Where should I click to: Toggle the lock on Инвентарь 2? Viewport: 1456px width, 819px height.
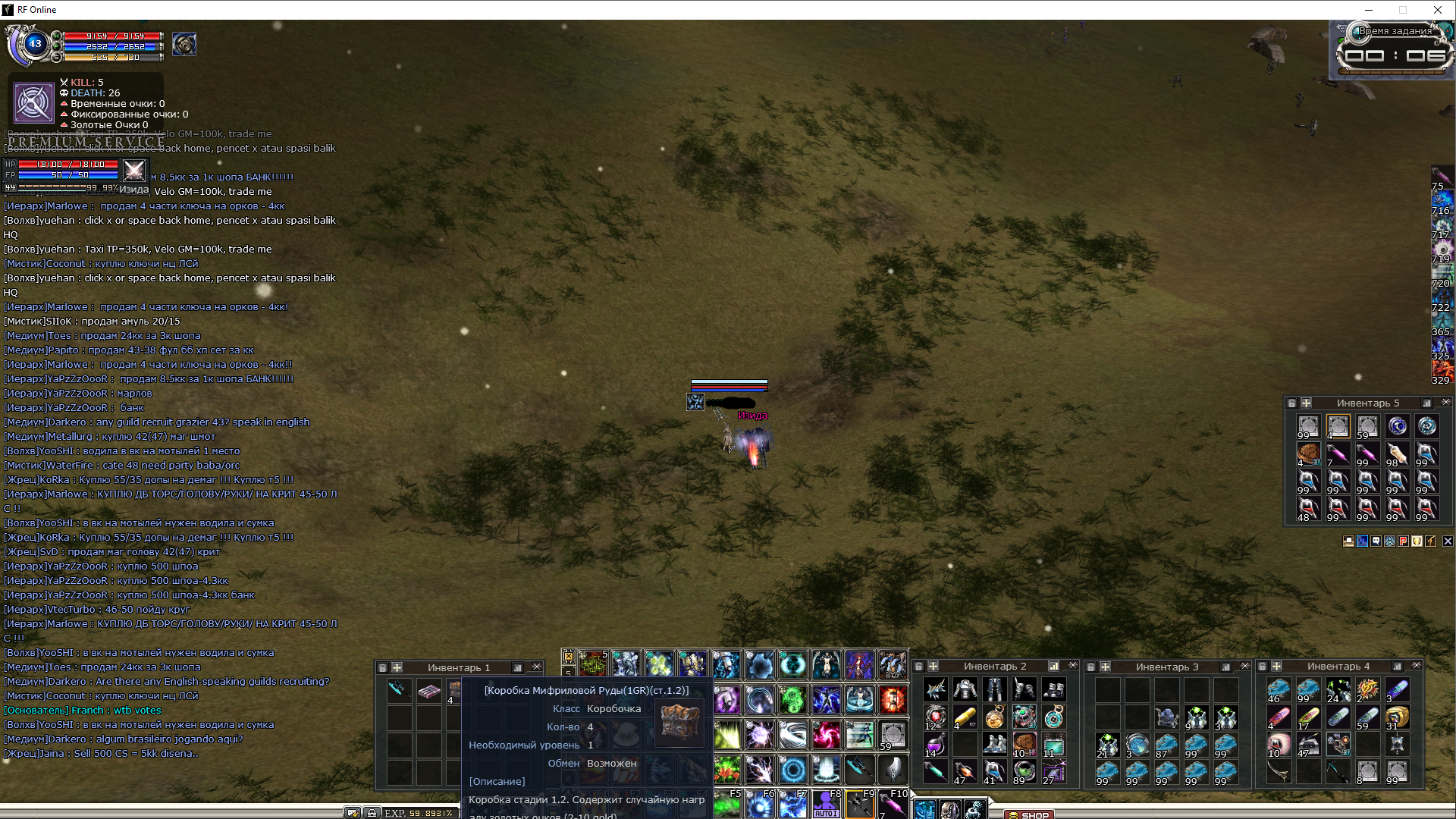(919, 667)
